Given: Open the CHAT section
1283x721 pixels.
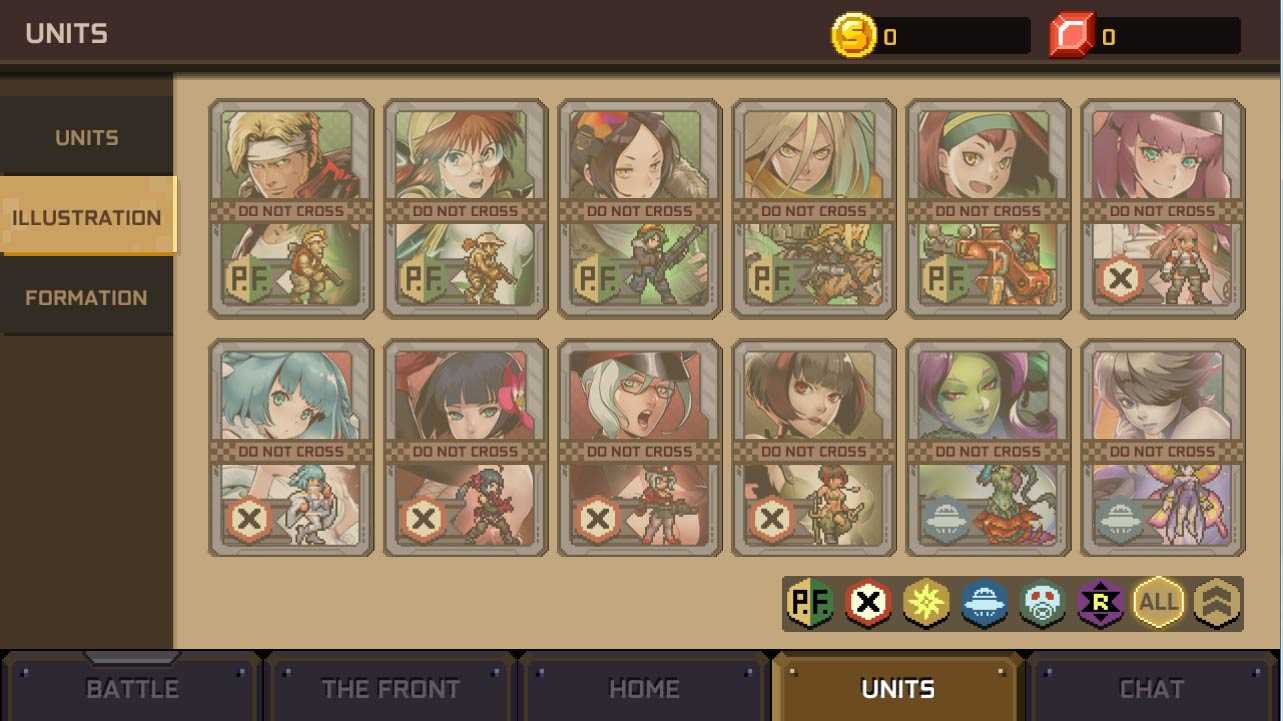Looking at the screenshot, I should pos(1151,688).
